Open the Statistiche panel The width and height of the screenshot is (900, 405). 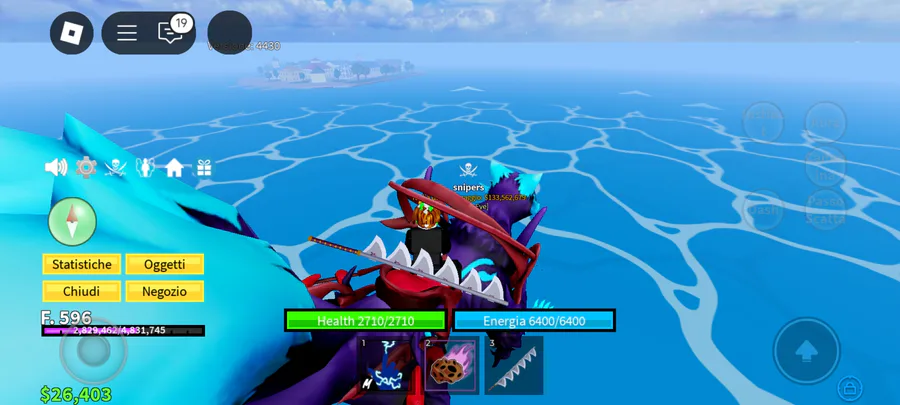tap(82, 264)
